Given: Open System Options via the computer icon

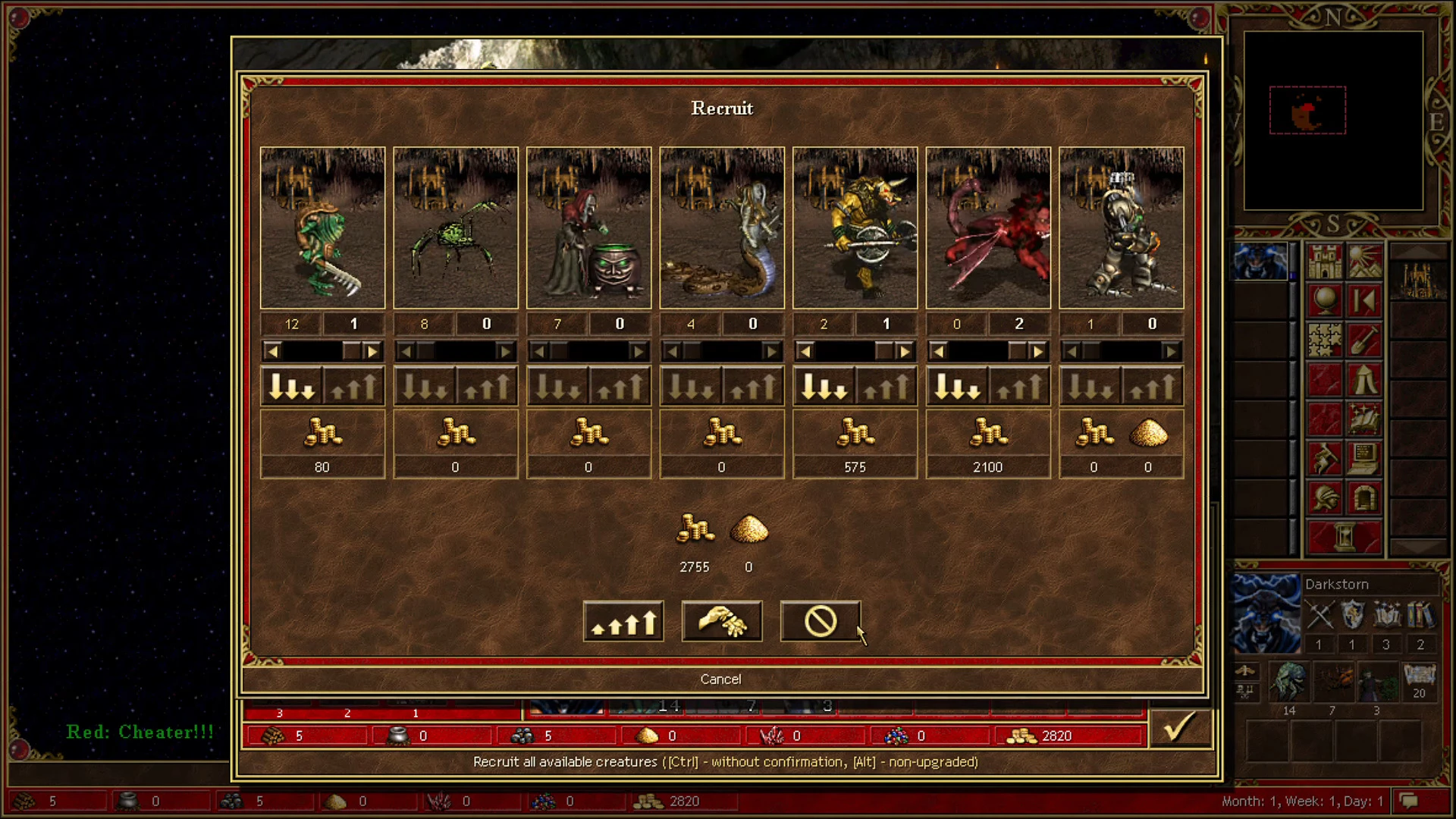Looking at the screenshot, I should point(1363,458).
